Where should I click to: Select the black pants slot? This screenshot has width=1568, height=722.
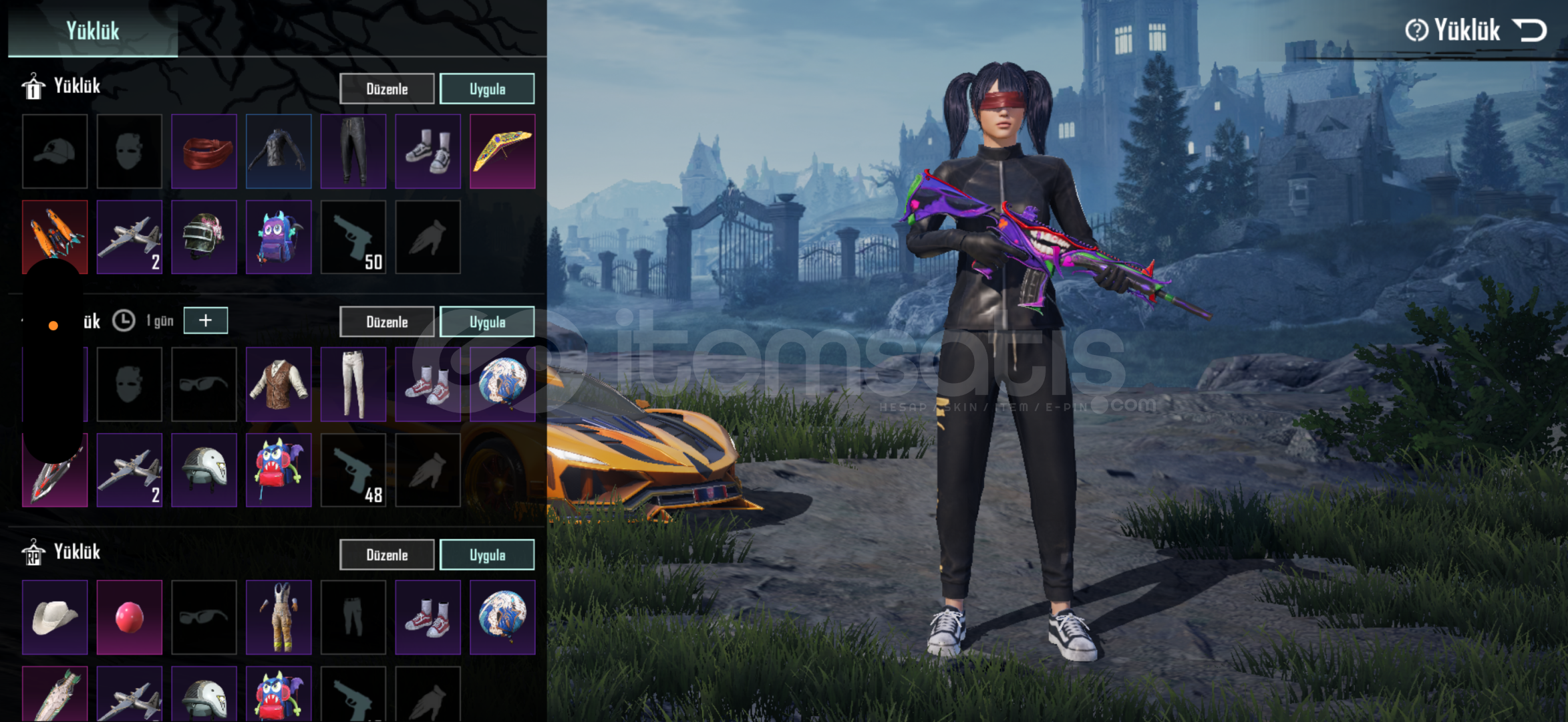coord(353,151)
